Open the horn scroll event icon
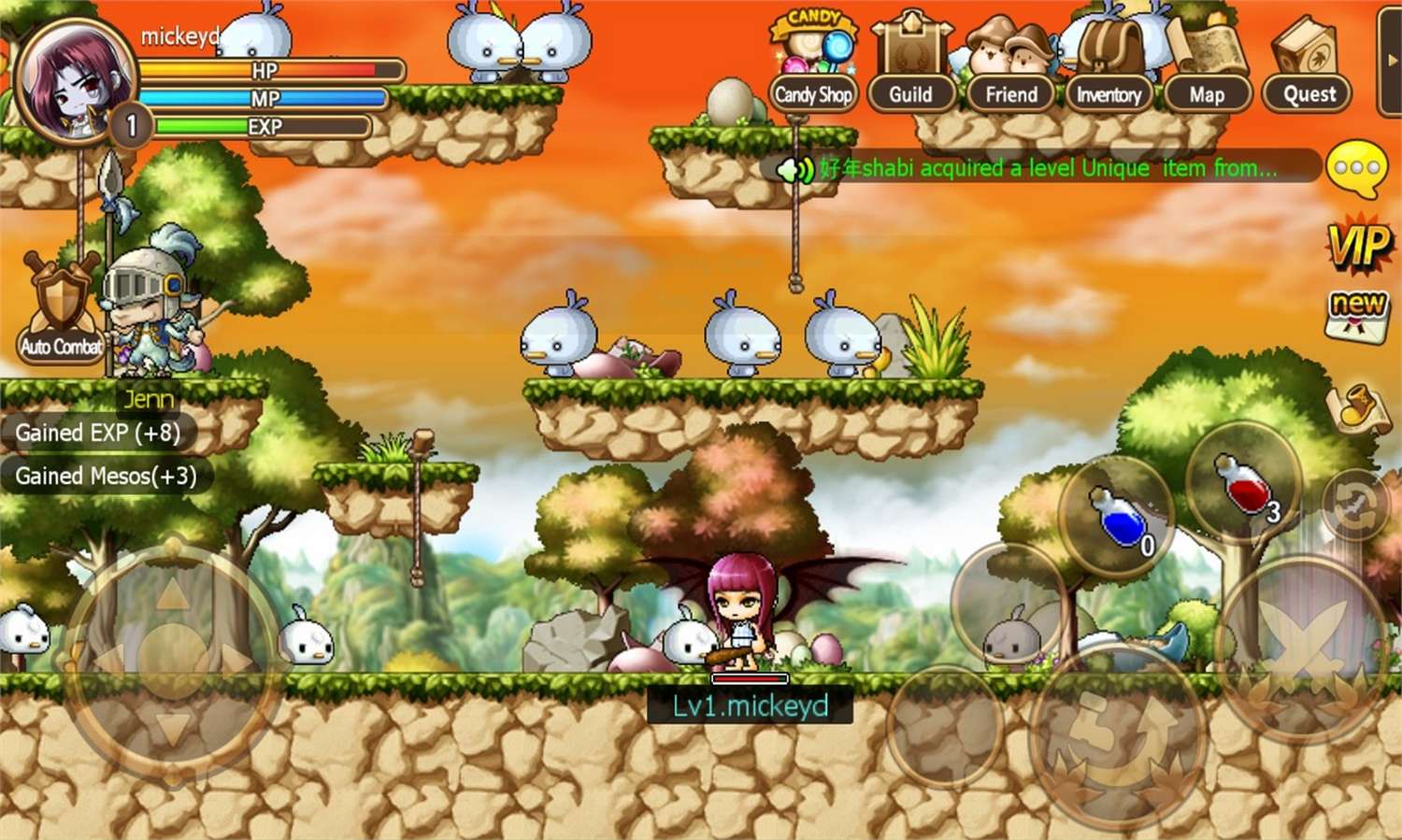 (x=1358, y=408)
